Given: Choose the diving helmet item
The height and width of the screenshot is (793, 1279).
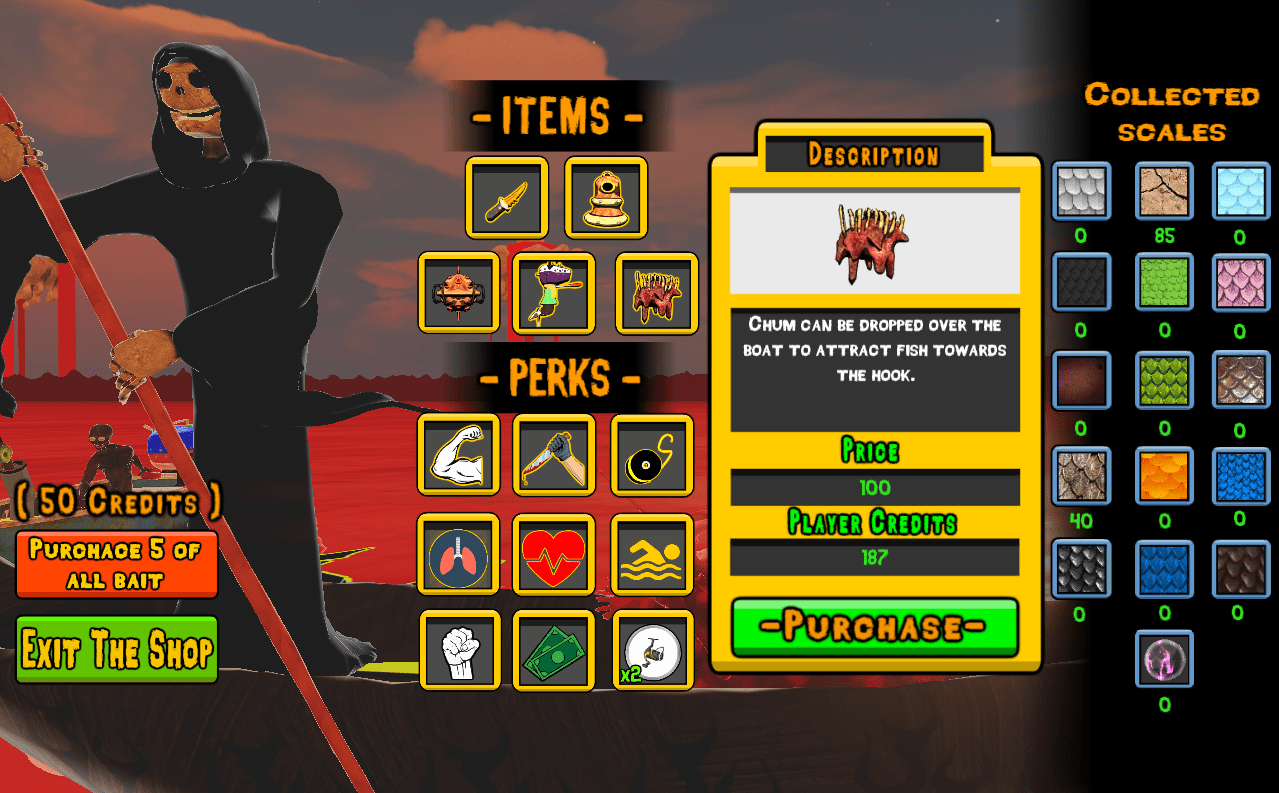Looking at the screenshot, I should pos(606,198).
